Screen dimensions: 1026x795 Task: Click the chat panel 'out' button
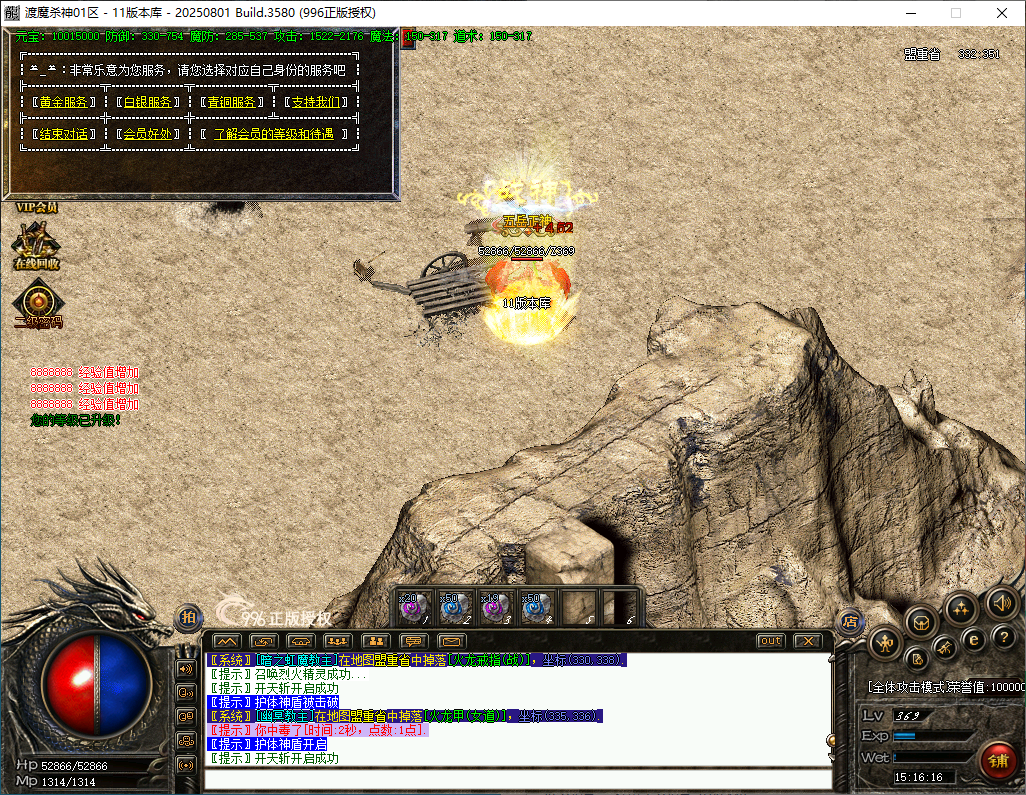pos(770,641)
